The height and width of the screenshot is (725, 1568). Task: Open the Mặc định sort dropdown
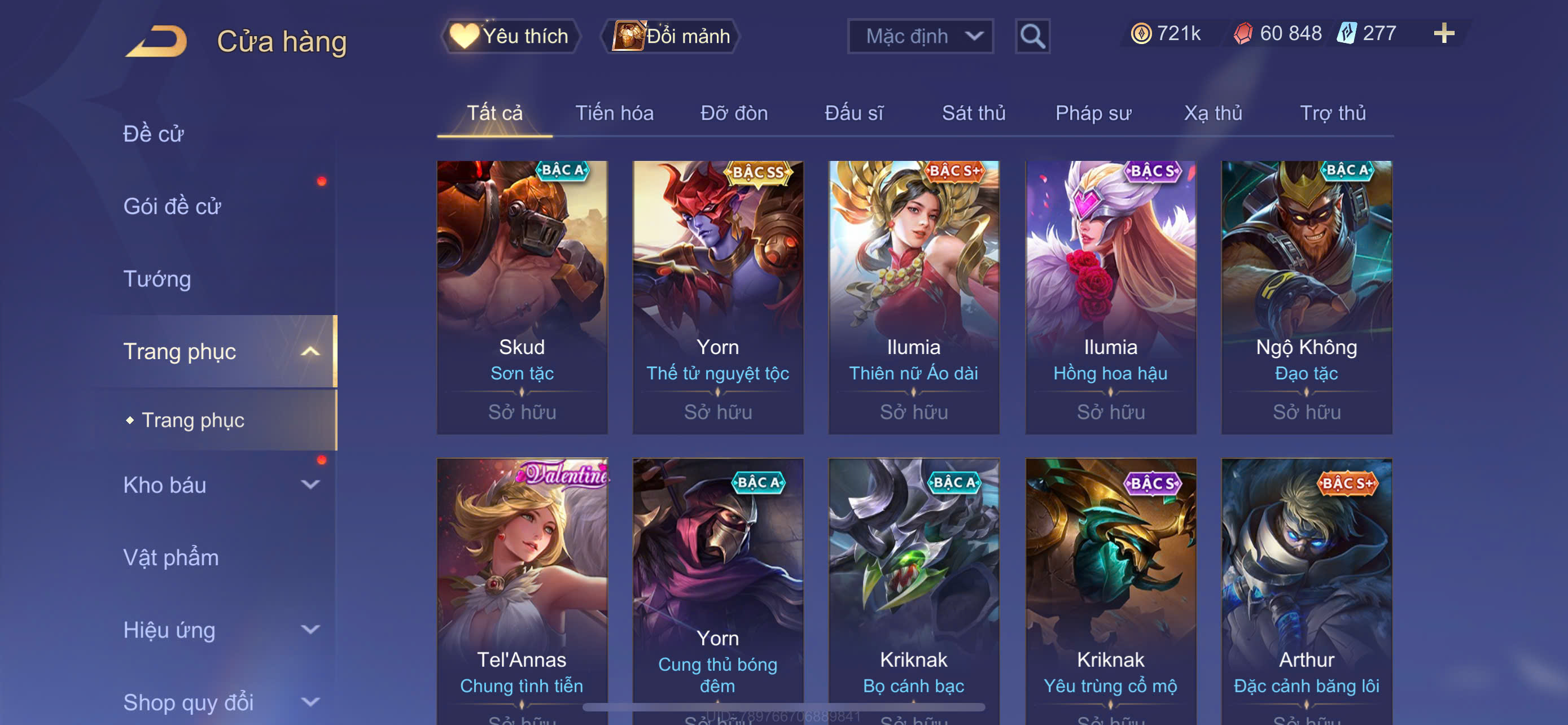[x=919, y=37]
